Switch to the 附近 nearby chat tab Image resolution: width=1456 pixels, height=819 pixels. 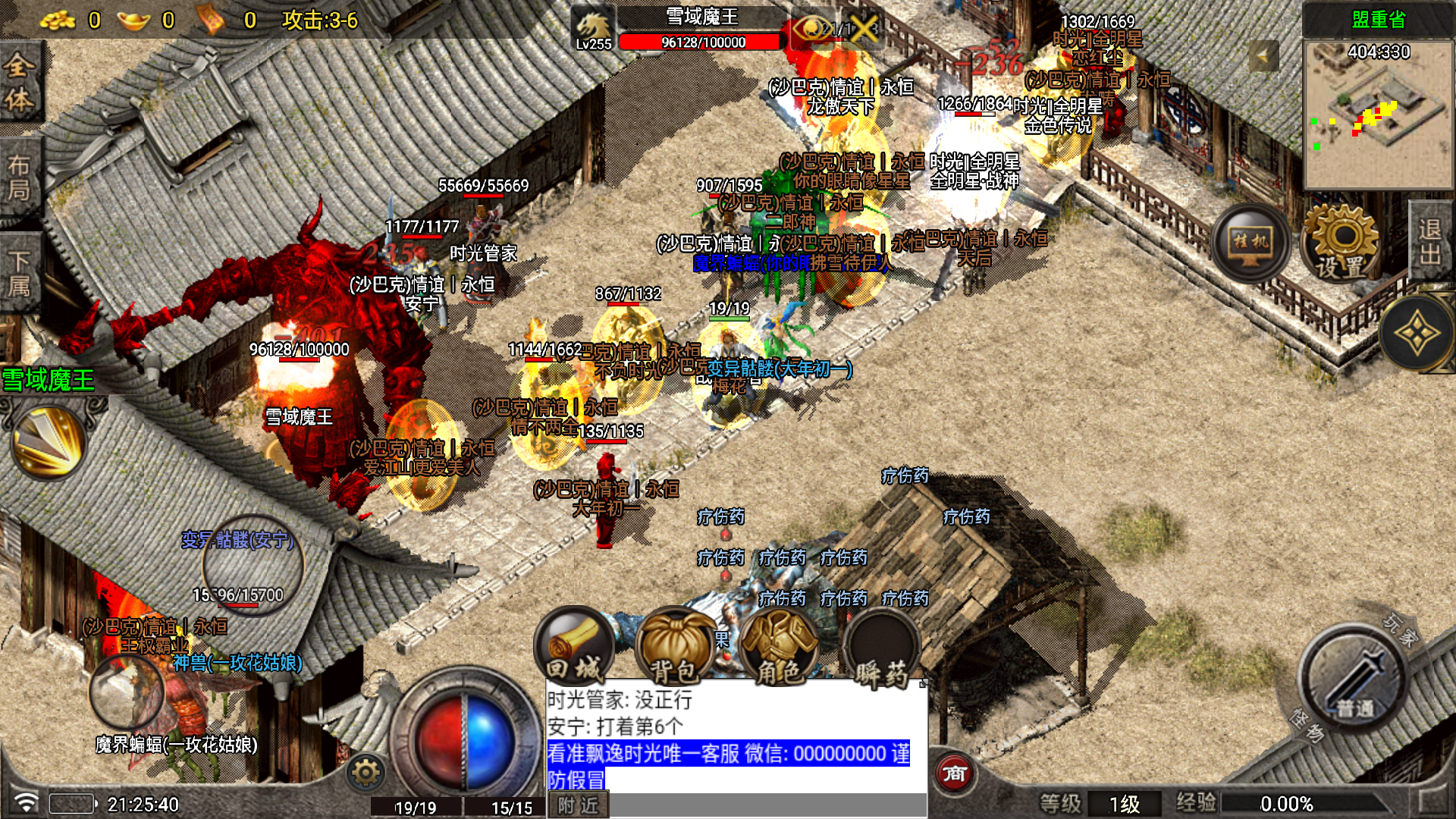click(x=578, y=805)
